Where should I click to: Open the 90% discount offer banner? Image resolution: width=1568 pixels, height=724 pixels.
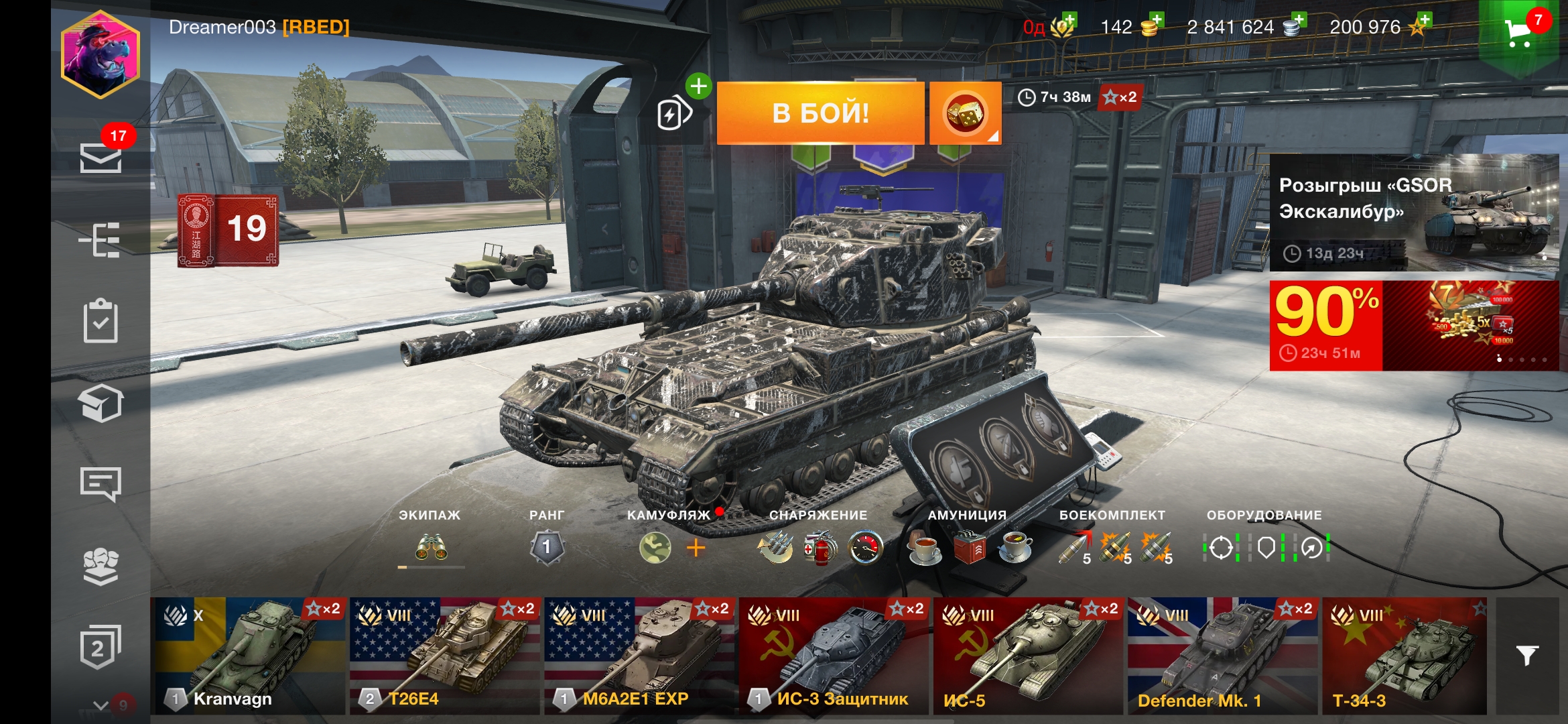coord(1414,326)
